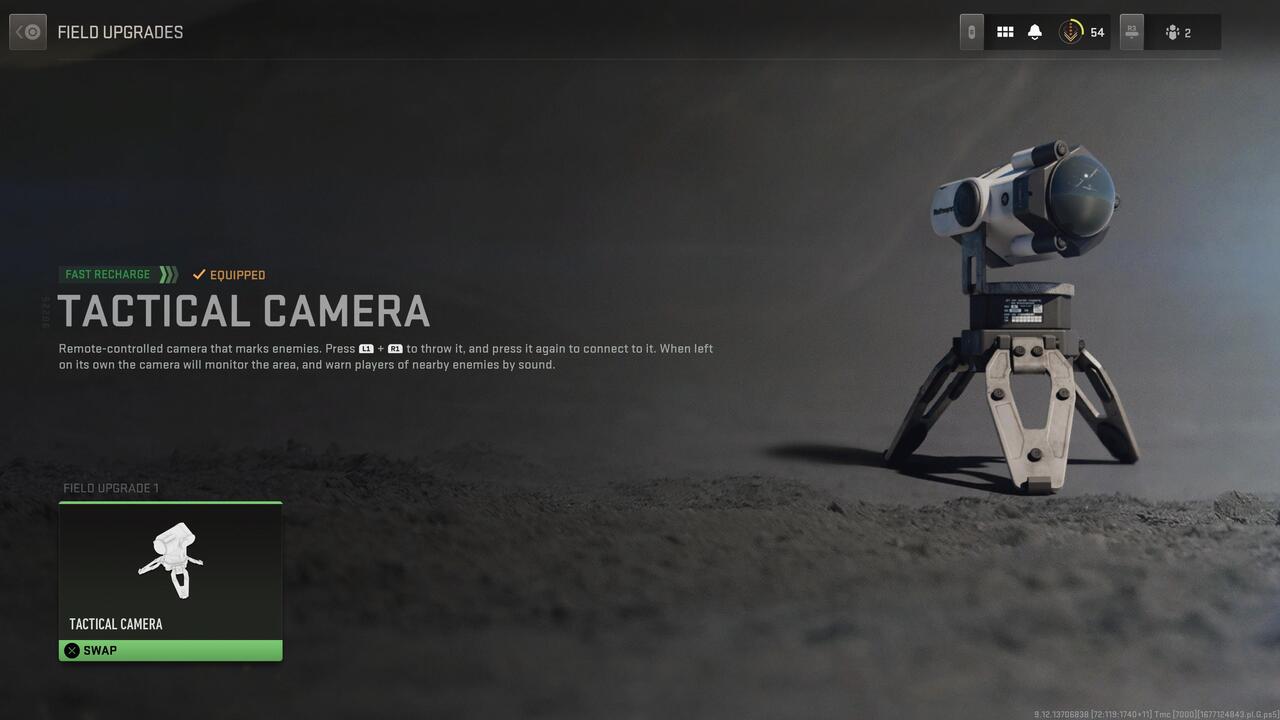
Task: Click the FIELD UPGRADE 1 slot label
Action: coord(110,488)
